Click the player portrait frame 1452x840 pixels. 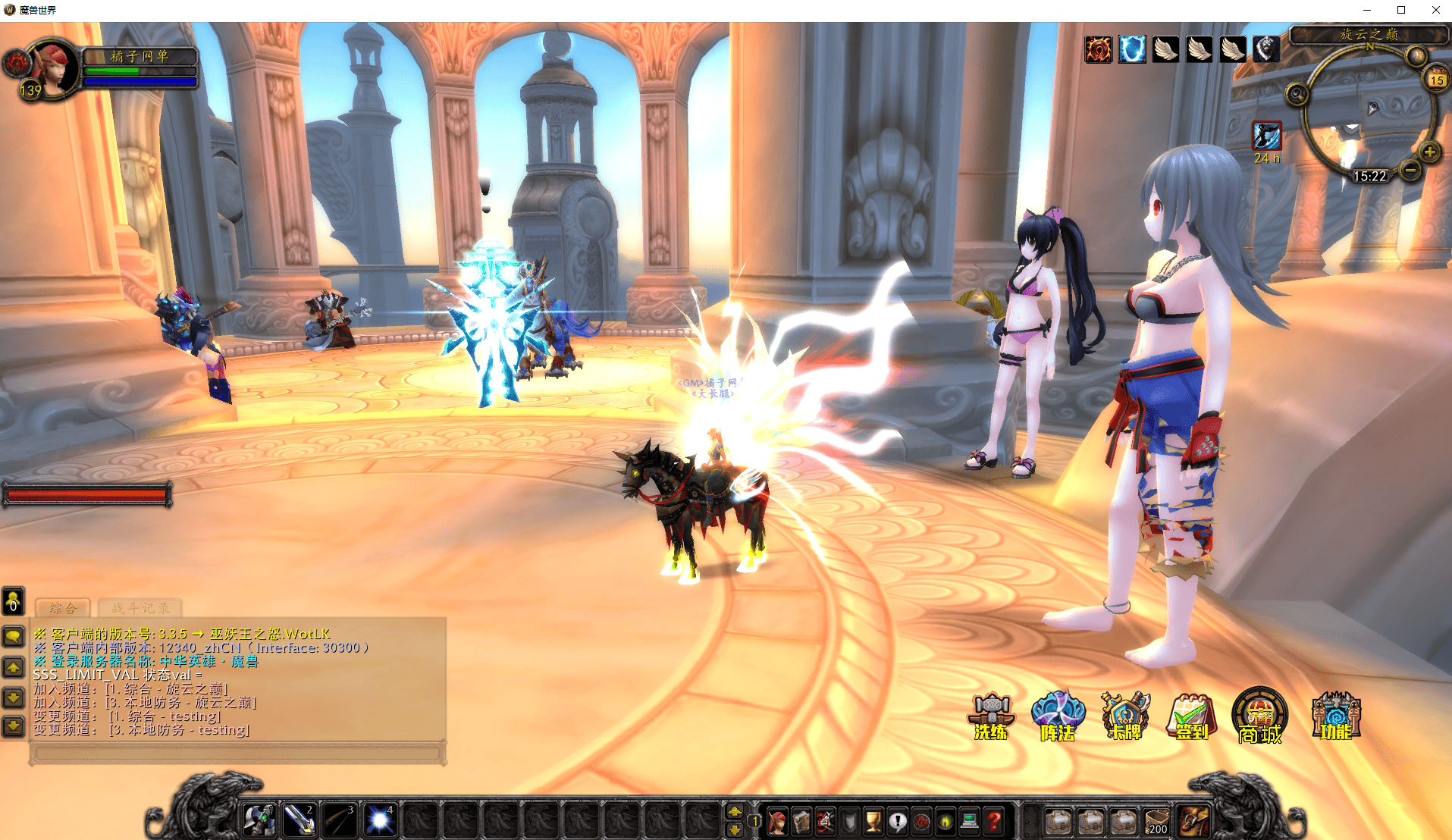[x=52, y=68]
